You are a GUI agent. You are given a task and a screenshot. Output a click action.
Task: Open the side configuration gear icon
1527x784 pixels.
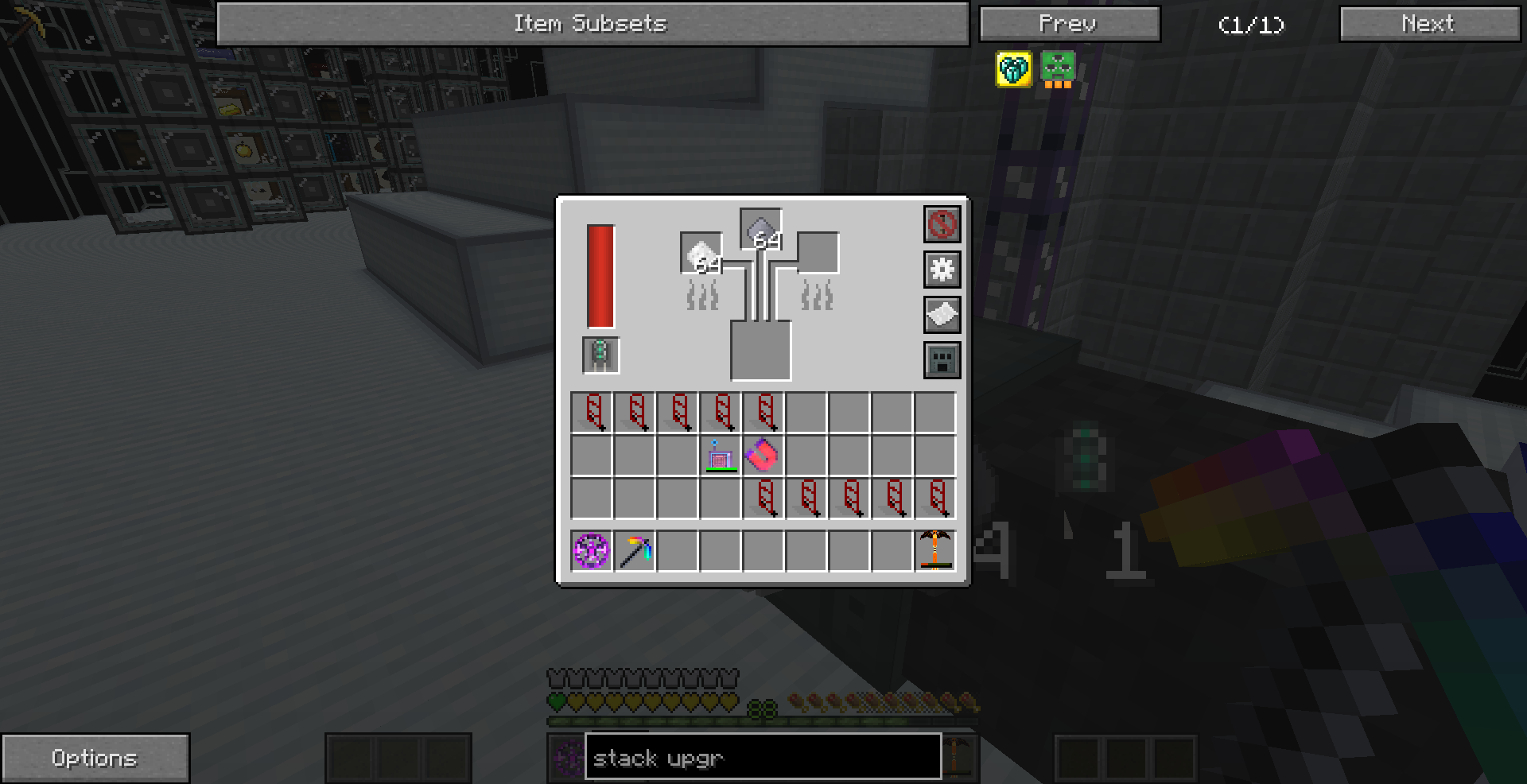pos(942,270)
